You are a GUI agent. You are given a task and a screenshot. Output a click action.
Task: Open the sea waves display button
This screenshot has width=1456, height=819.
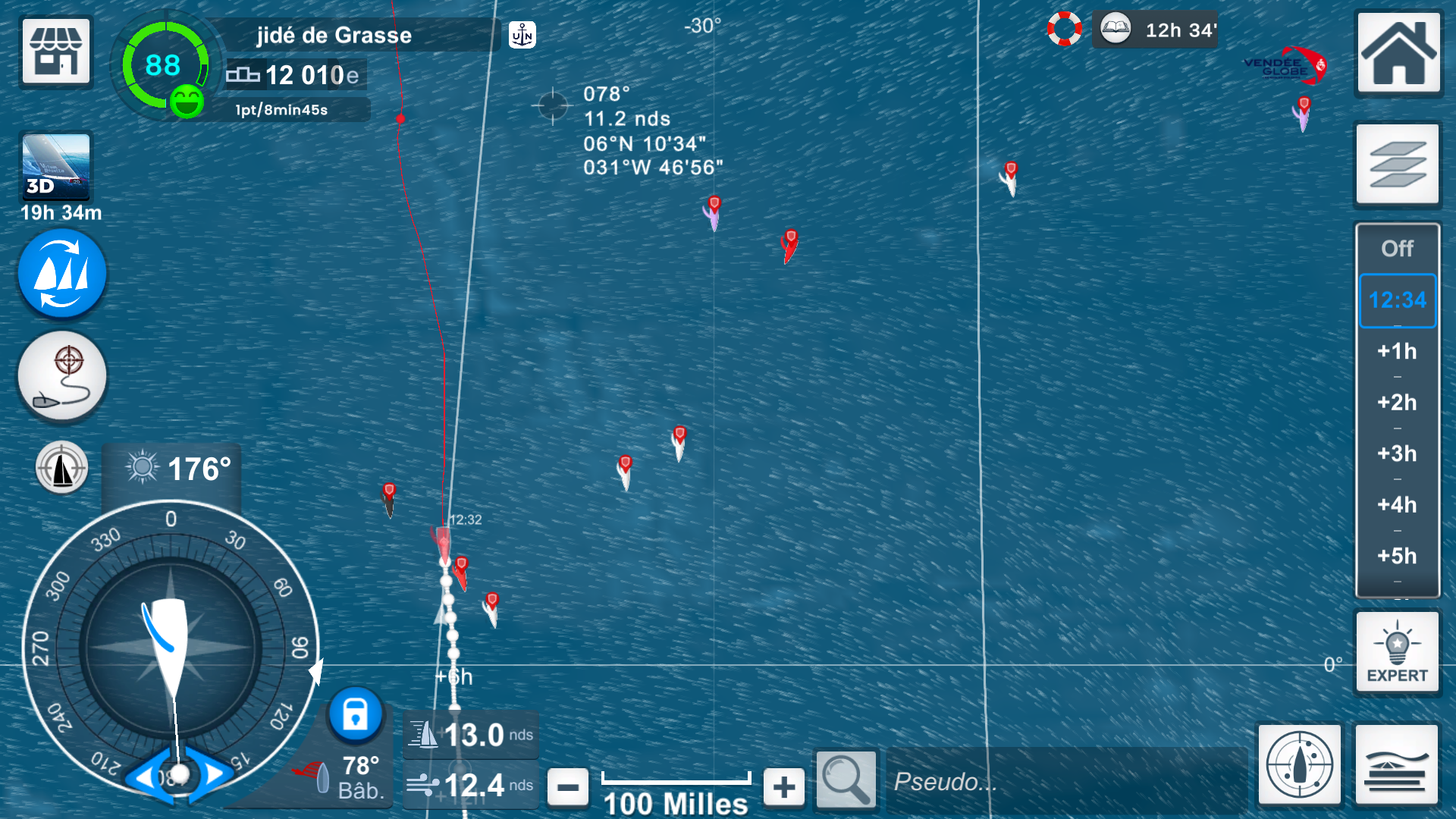1396,764
